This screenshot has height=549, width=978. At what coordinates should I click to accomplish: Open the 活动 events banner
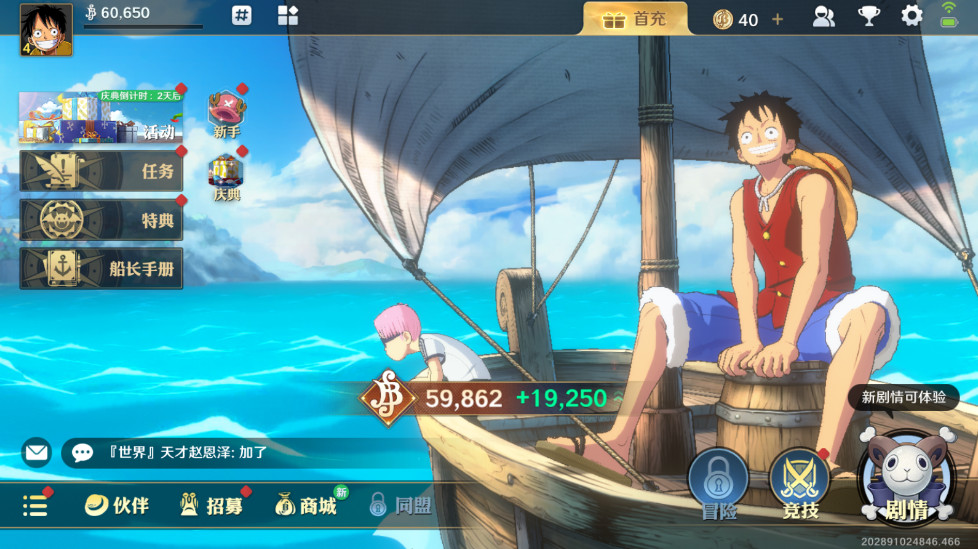[x=101, y=119]
